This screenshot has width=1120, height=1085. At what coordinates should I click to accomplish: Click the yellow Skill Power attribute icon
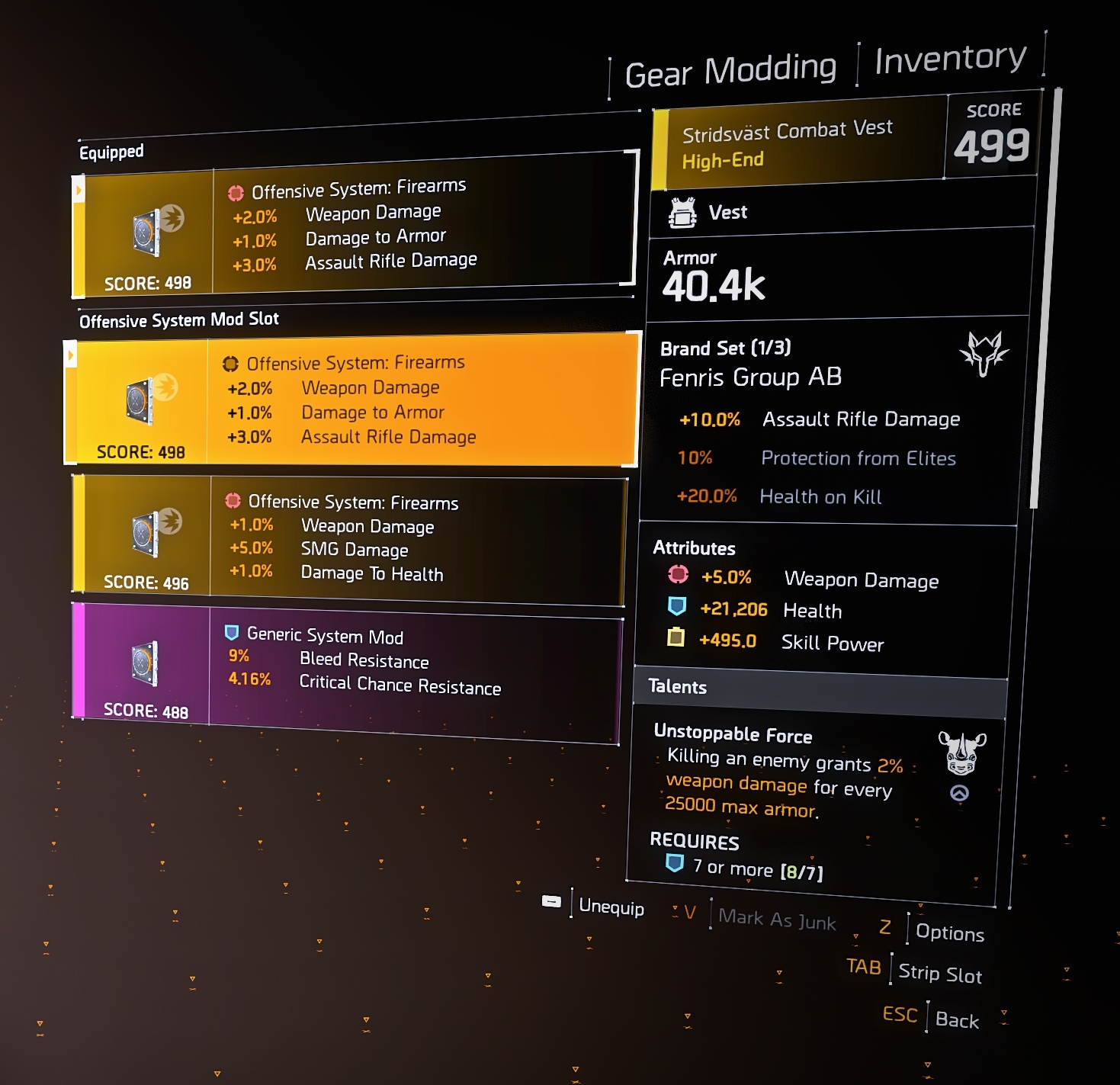click(678, 640)
